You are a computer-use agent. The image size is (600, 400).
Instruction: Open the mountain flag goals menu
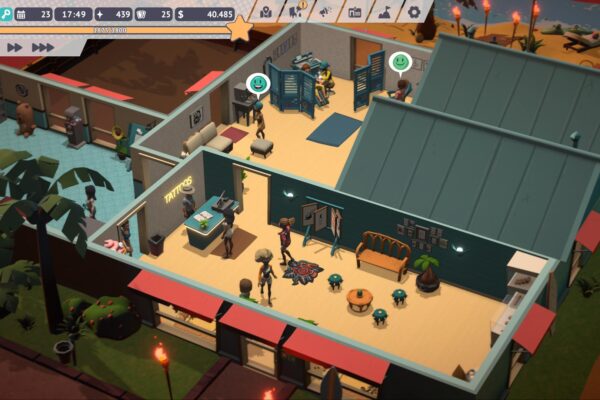pos(384,12)
